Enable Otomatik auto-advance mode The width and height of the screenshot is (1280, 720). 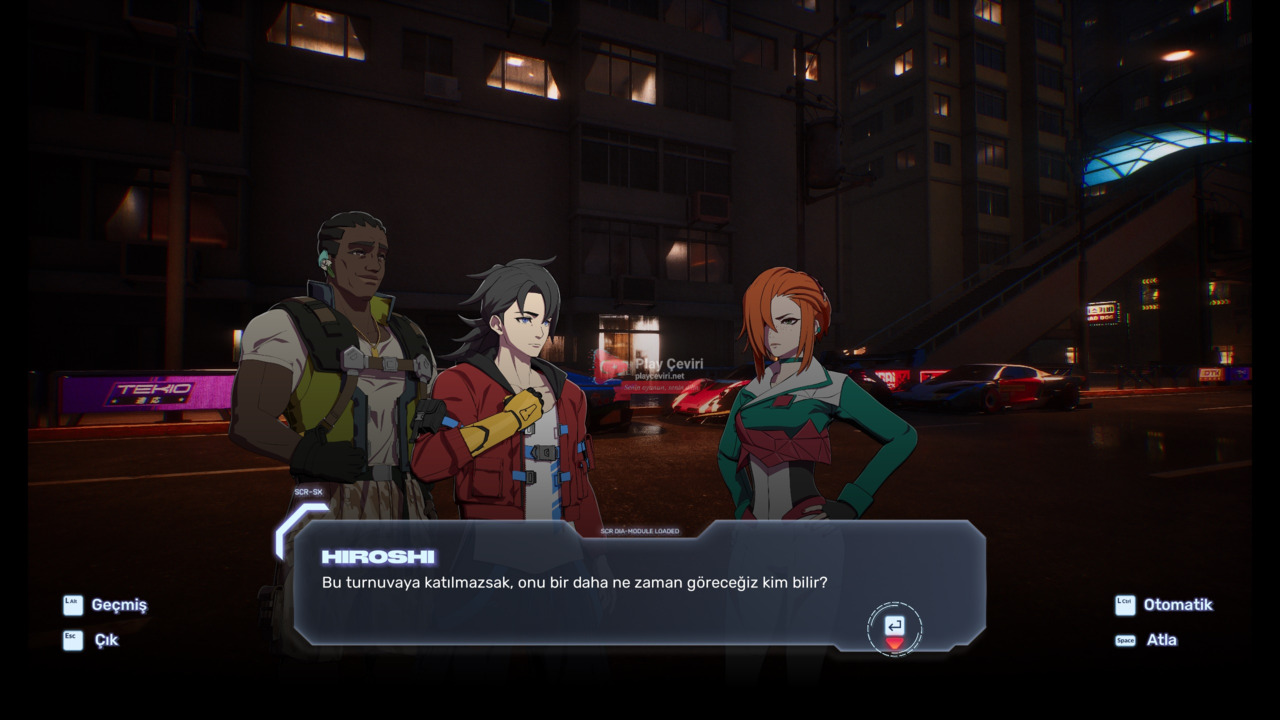coord(1176,605)
